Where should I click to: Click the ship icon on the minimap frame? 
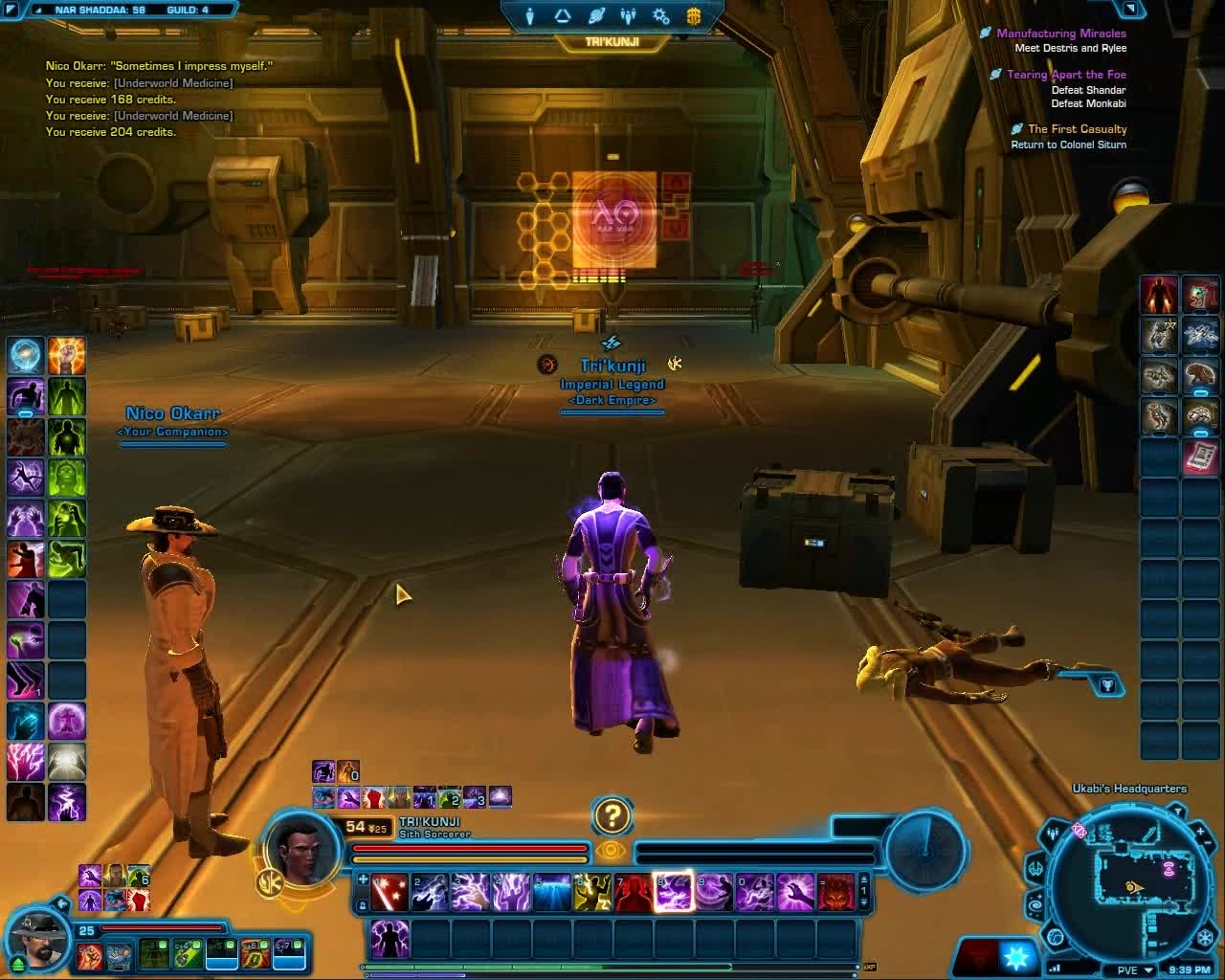point(1036,867)
